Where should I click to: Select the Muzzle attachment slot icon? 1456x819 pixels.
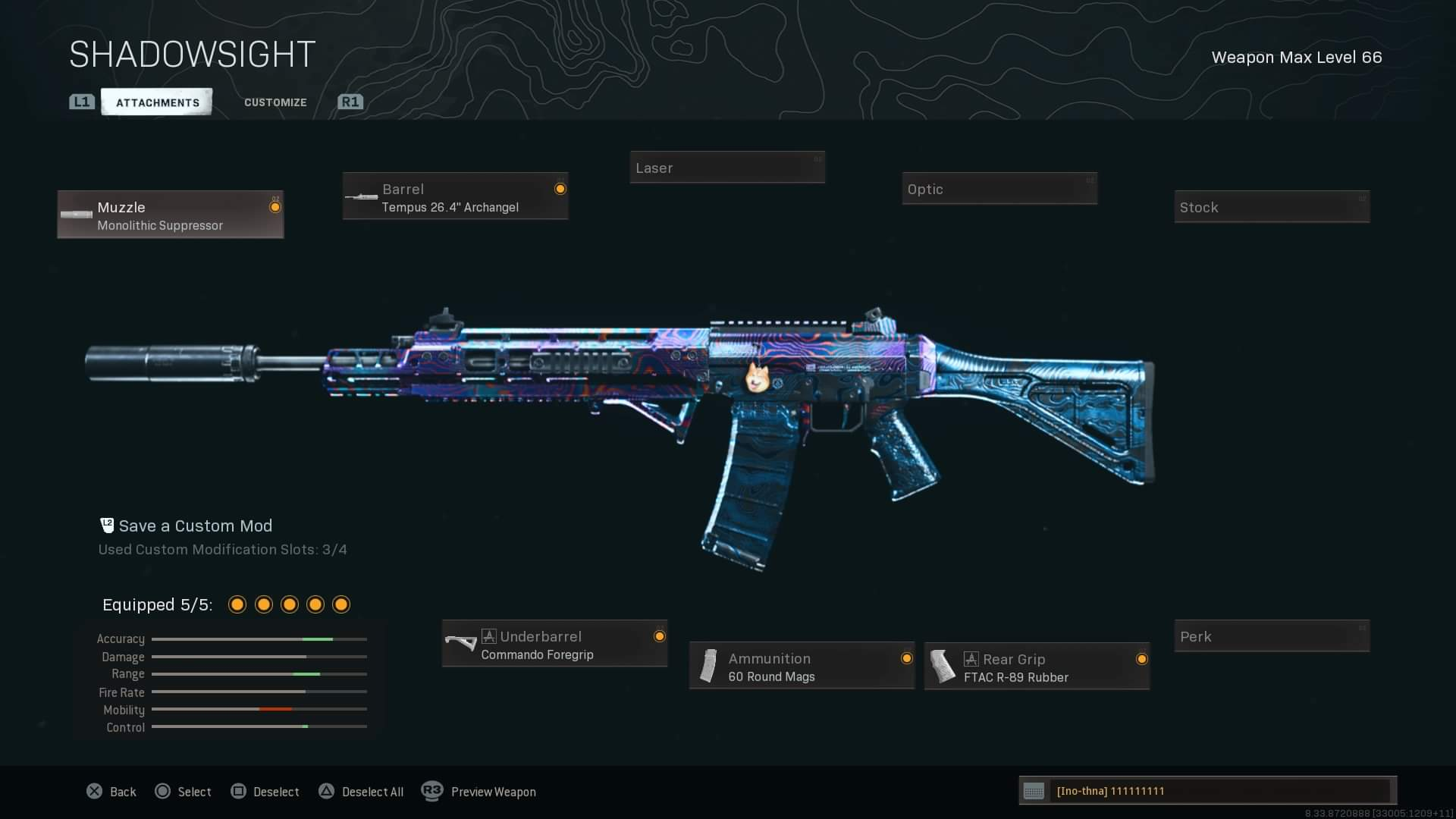click(76, 214)
